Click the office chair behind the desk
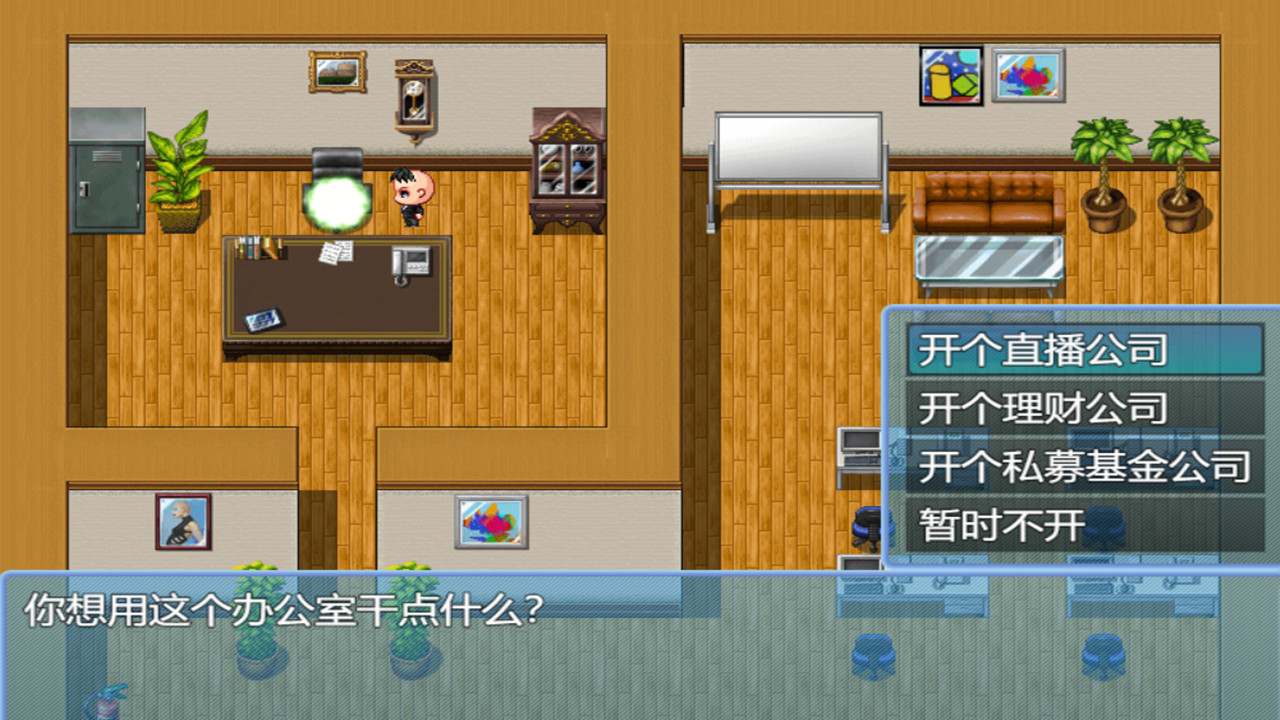The image size is (1280, 720). click(x=335, y=185)
